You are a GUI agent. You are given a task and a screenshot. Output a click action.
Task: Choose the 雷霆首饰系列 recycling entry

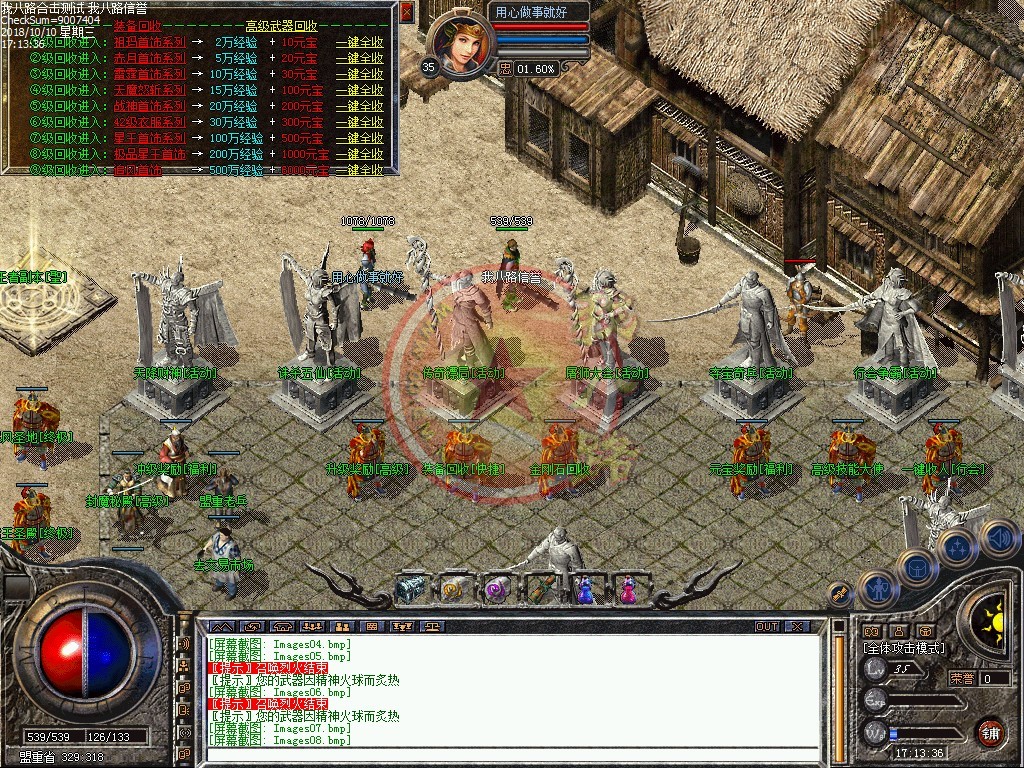(150, 75)
